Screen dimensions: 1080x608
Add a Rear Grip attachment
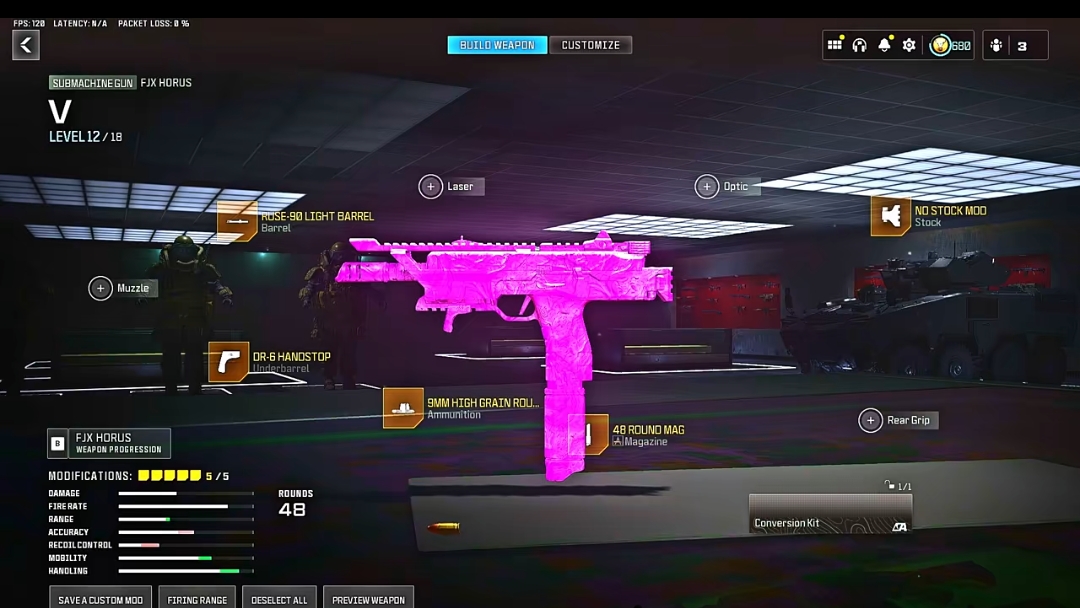coord(871,421)
